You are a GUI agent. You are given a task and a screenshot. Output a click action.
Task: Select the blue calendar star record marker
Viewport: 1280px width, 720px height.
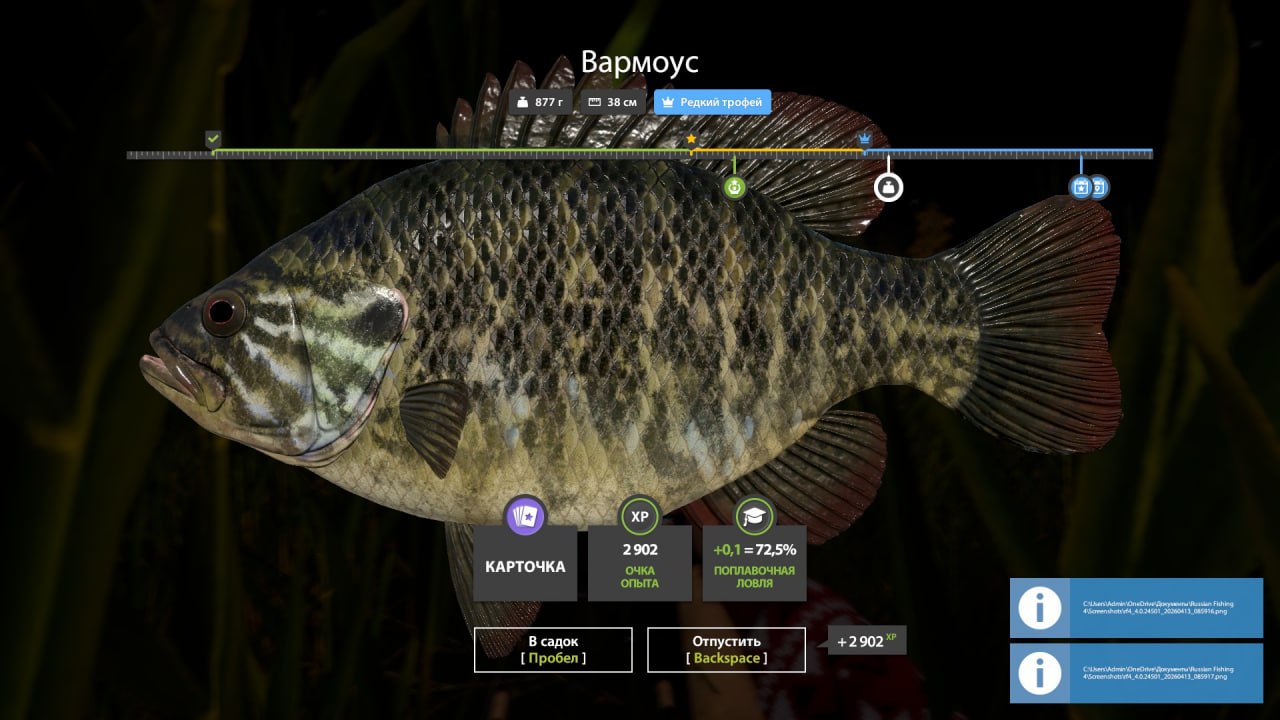click(1080, 187)
